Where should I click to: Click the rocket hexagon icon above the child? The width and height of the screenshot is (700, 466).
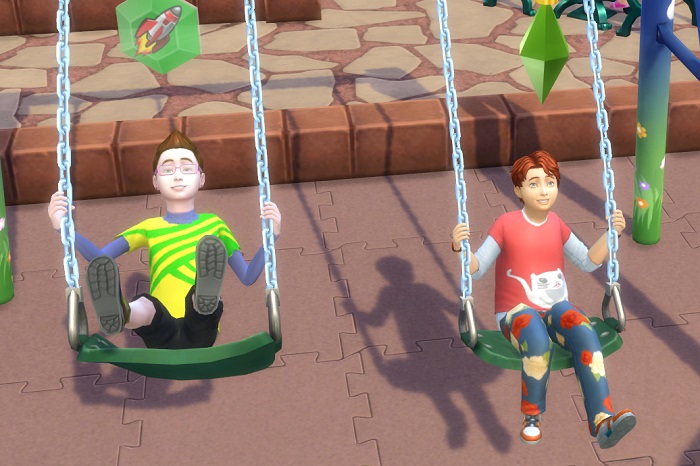(157, 31)
